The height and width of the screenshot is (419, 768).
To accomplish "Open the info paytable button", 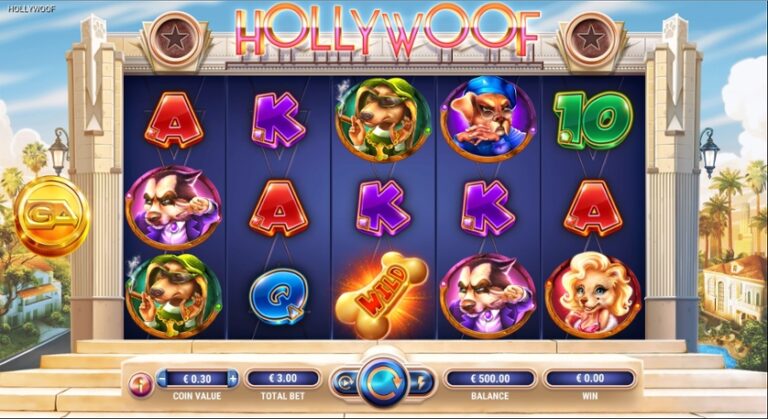I will click(x=140, y=380).
